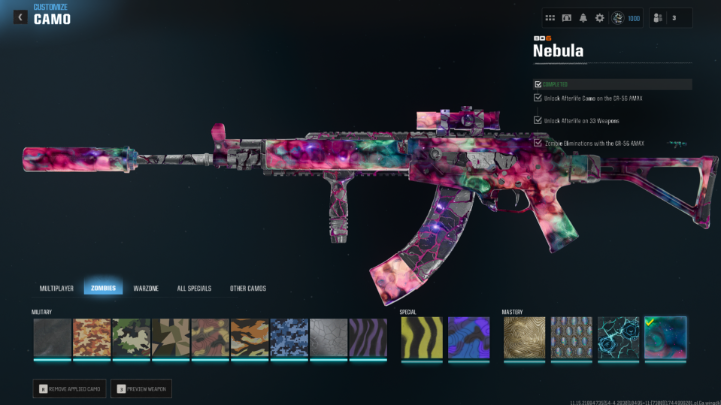Select the blue-purple wavy special camo
The width and height of the screenshot is (721, 405).
click(468, 338)
